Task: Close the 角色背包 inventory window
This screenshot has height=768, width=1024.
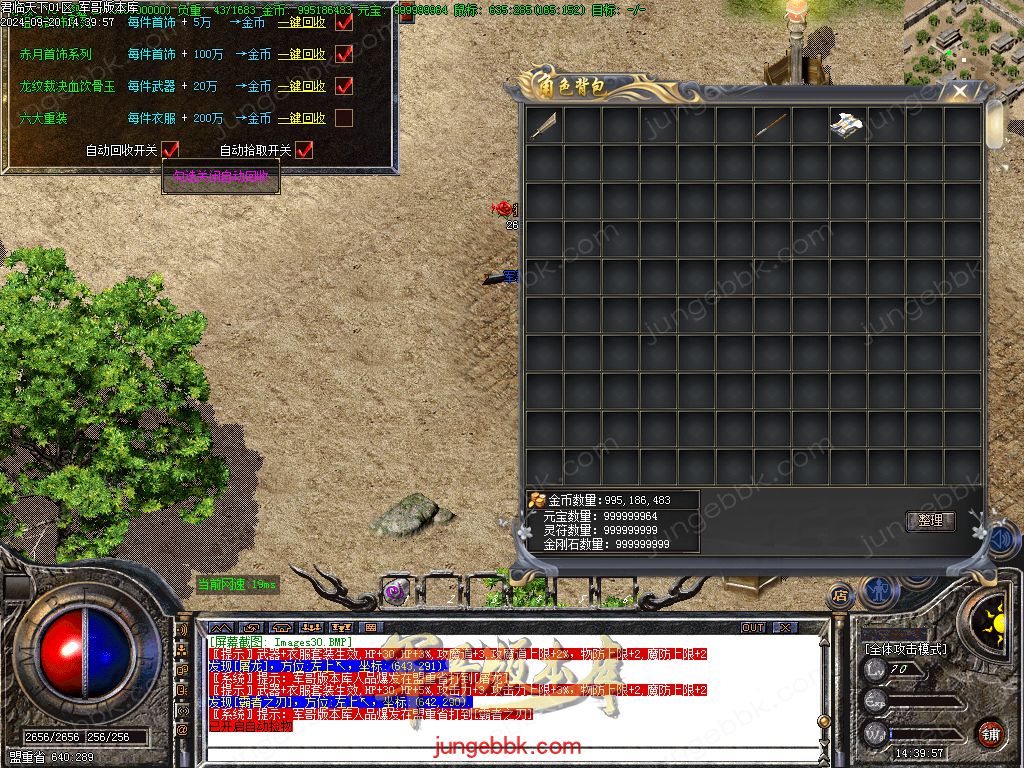Action: click(x=960, y=92)
